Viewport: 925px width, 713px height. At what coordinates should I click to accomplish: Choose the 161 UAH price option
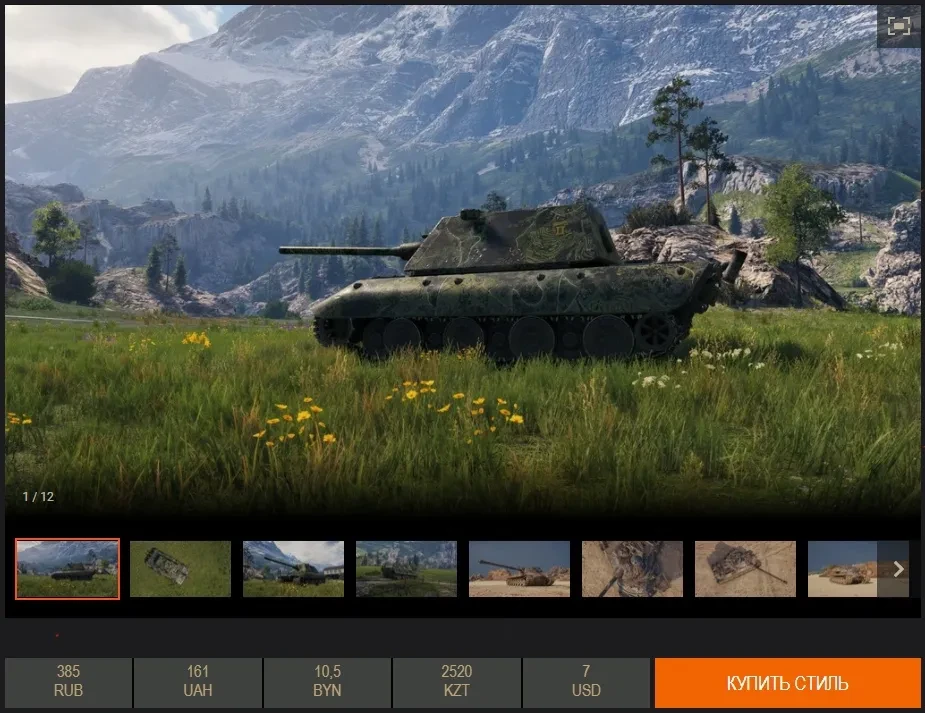coord(197,682)
